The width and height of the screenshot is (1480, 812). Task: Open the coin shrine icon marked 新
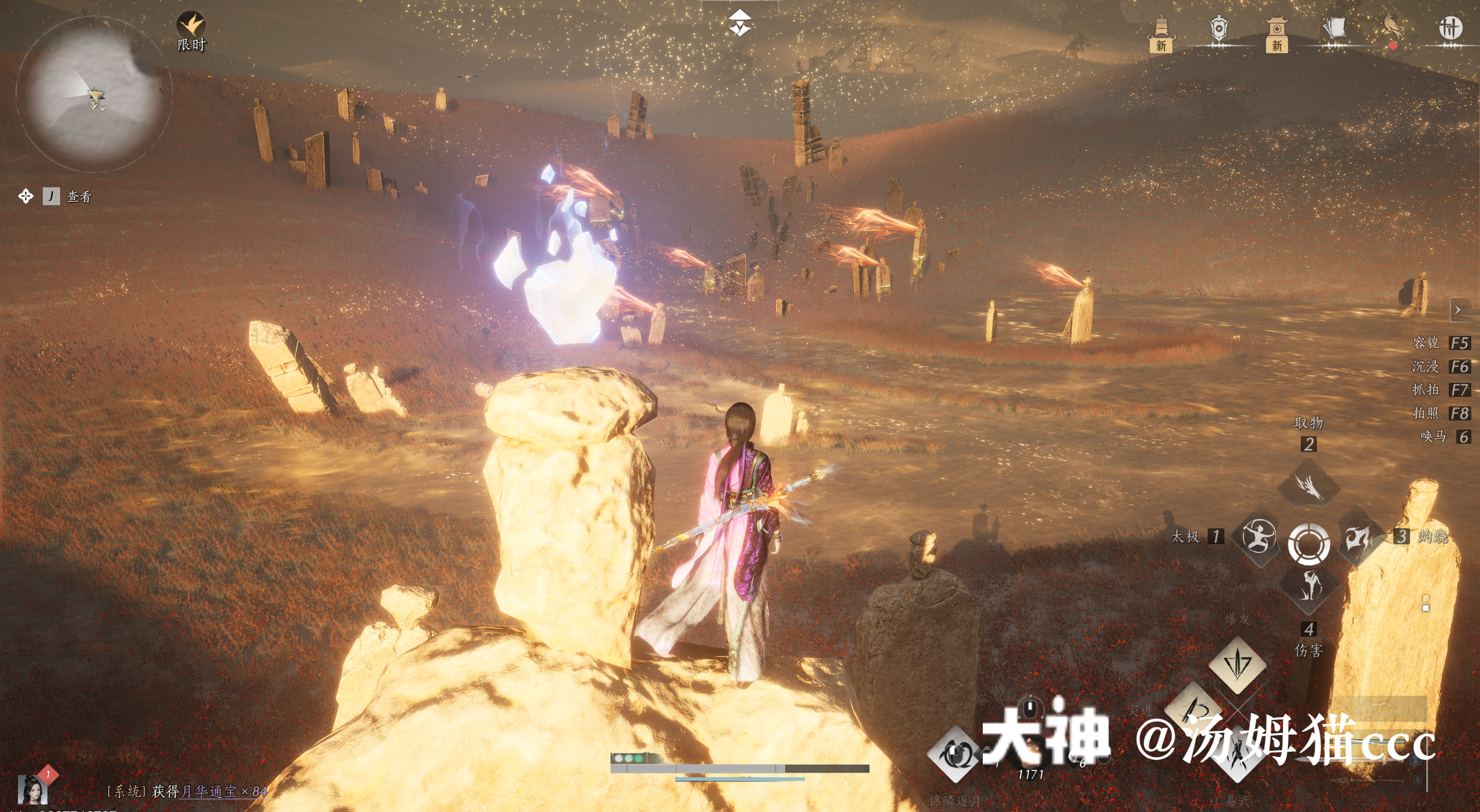pos(1276,32)
